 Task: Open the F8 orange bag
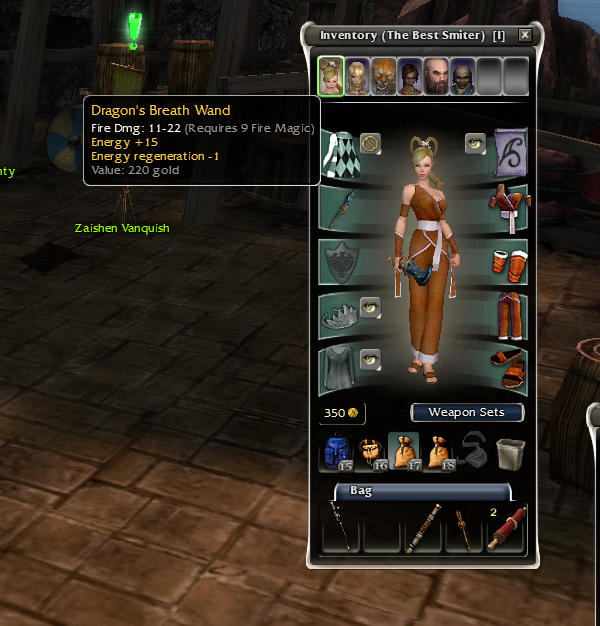(439, 451)
